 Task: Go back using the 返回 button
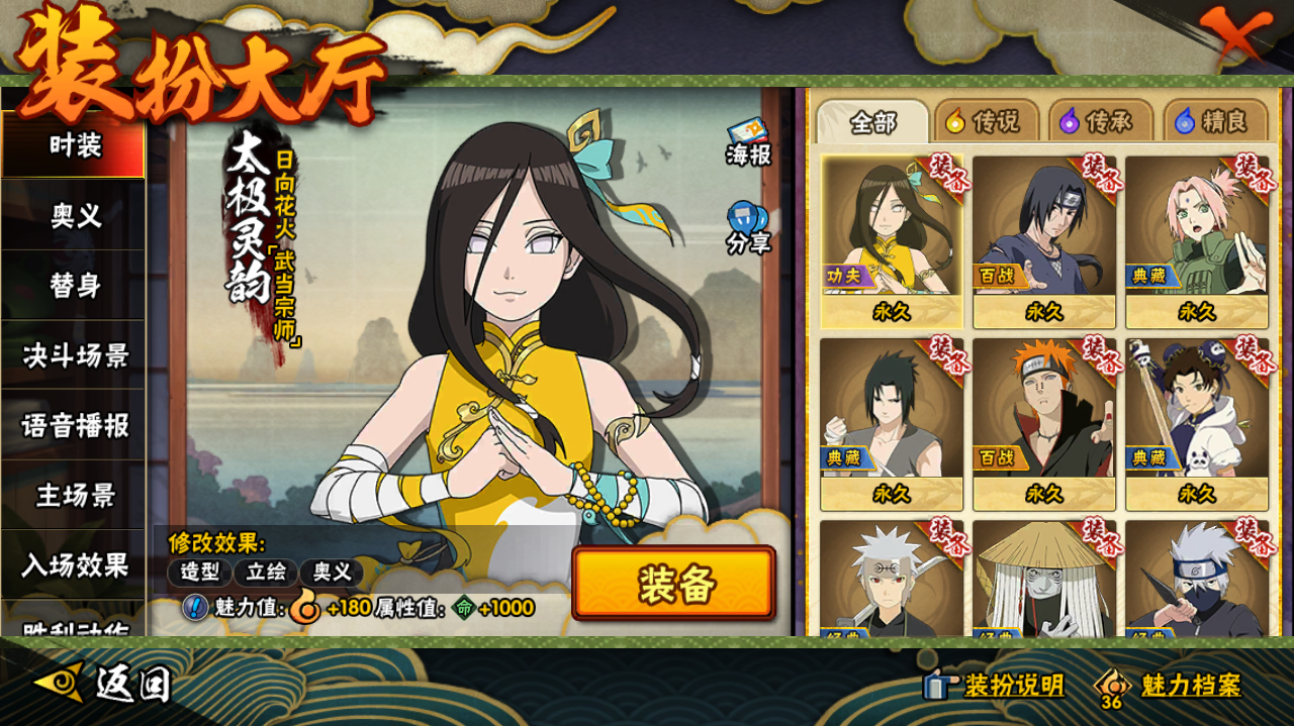(104, 684)
